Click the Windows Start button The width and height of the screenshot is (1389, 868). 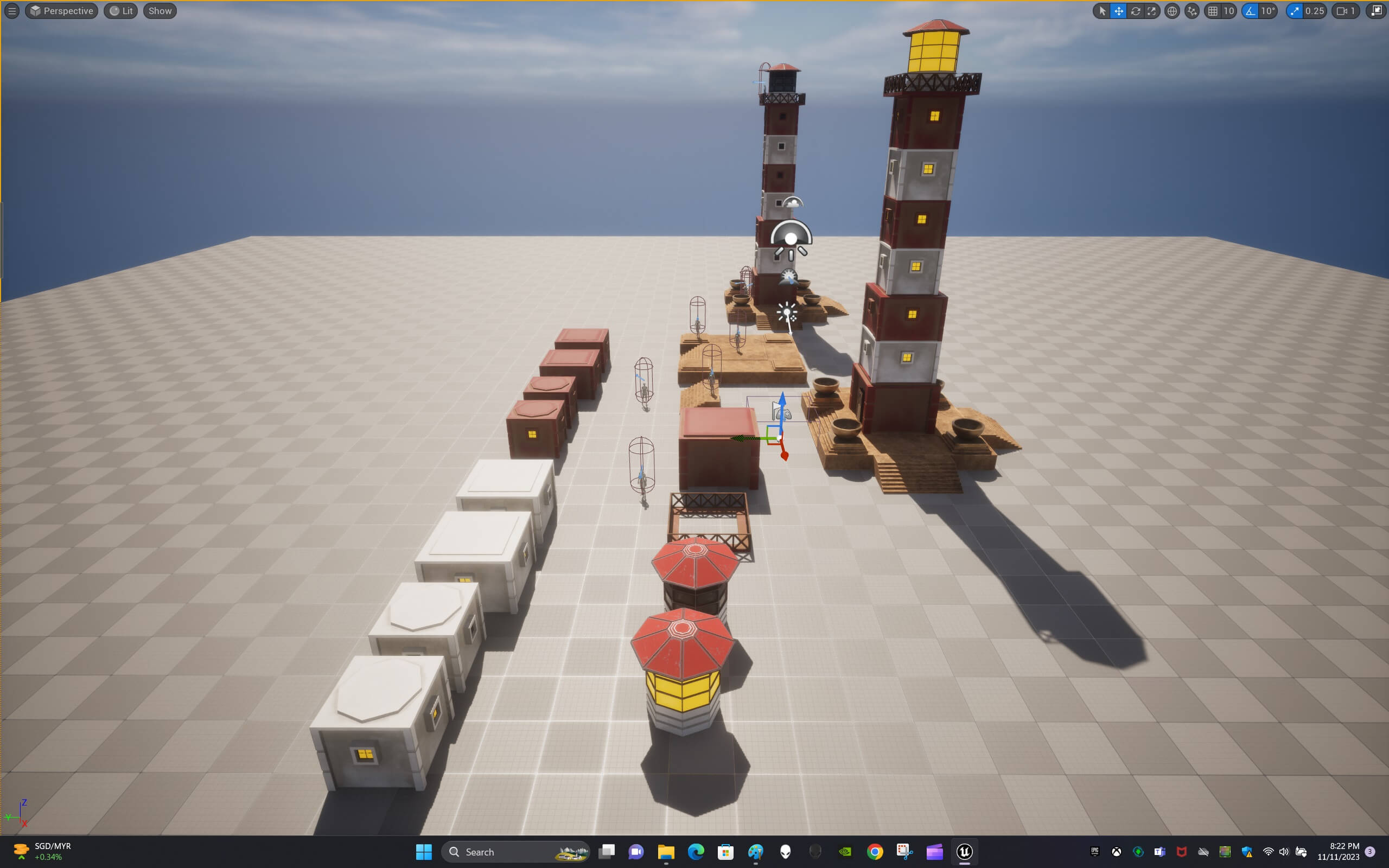pos(424,851)
